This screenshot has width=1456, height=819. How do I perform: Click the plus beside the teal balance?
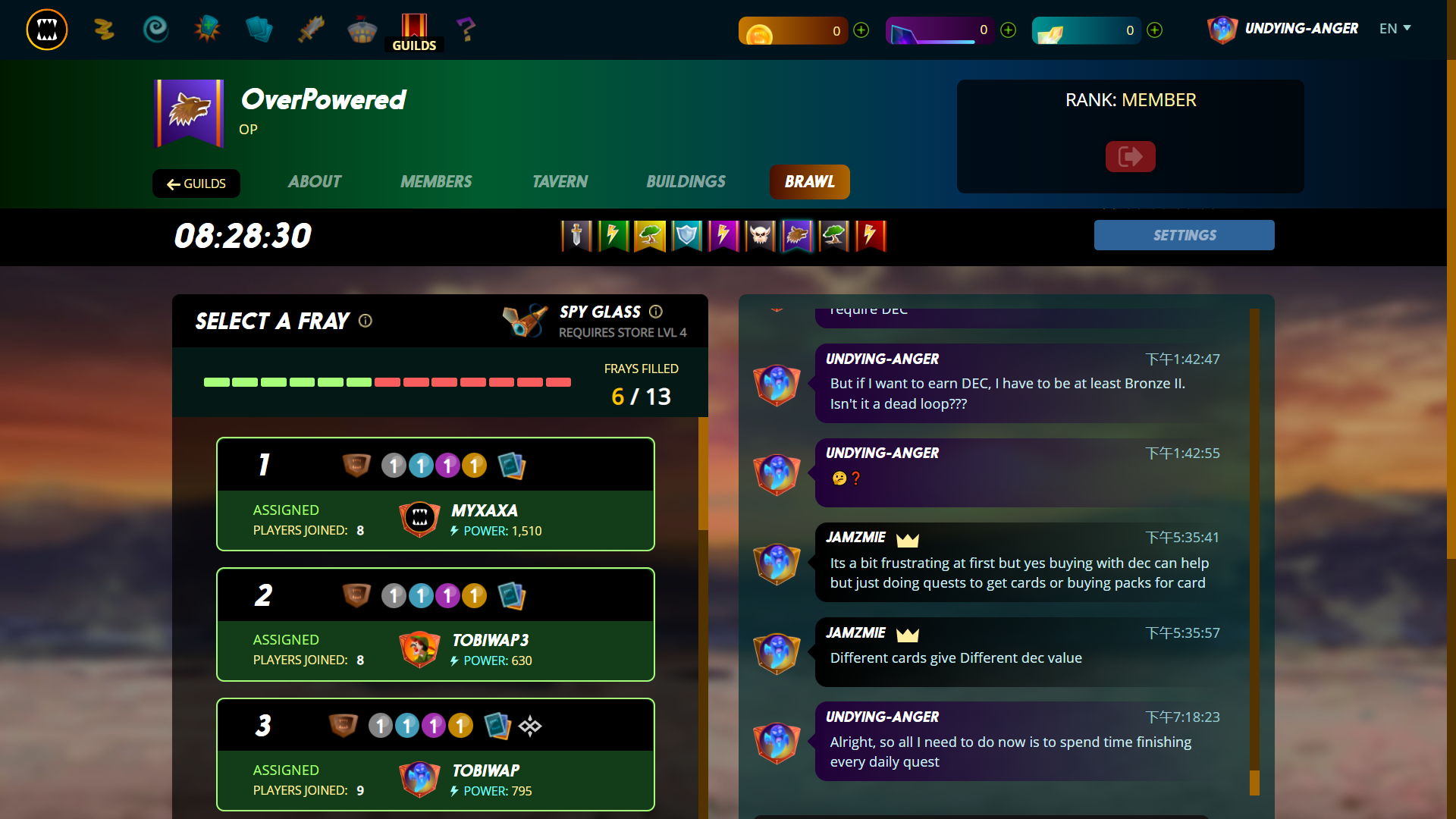(1153, 30)
